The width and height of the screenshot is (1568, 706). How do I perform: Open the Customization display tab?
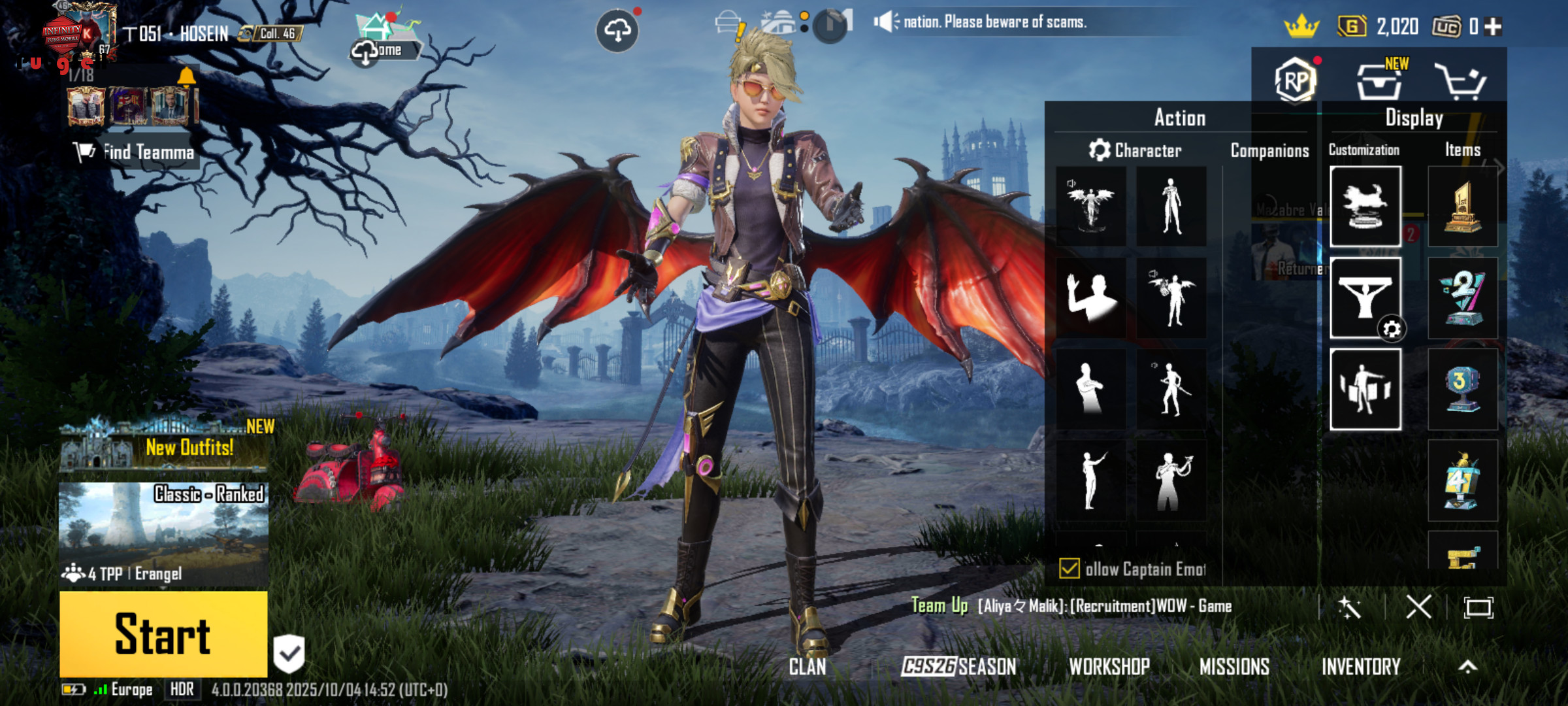point(1364,150)
